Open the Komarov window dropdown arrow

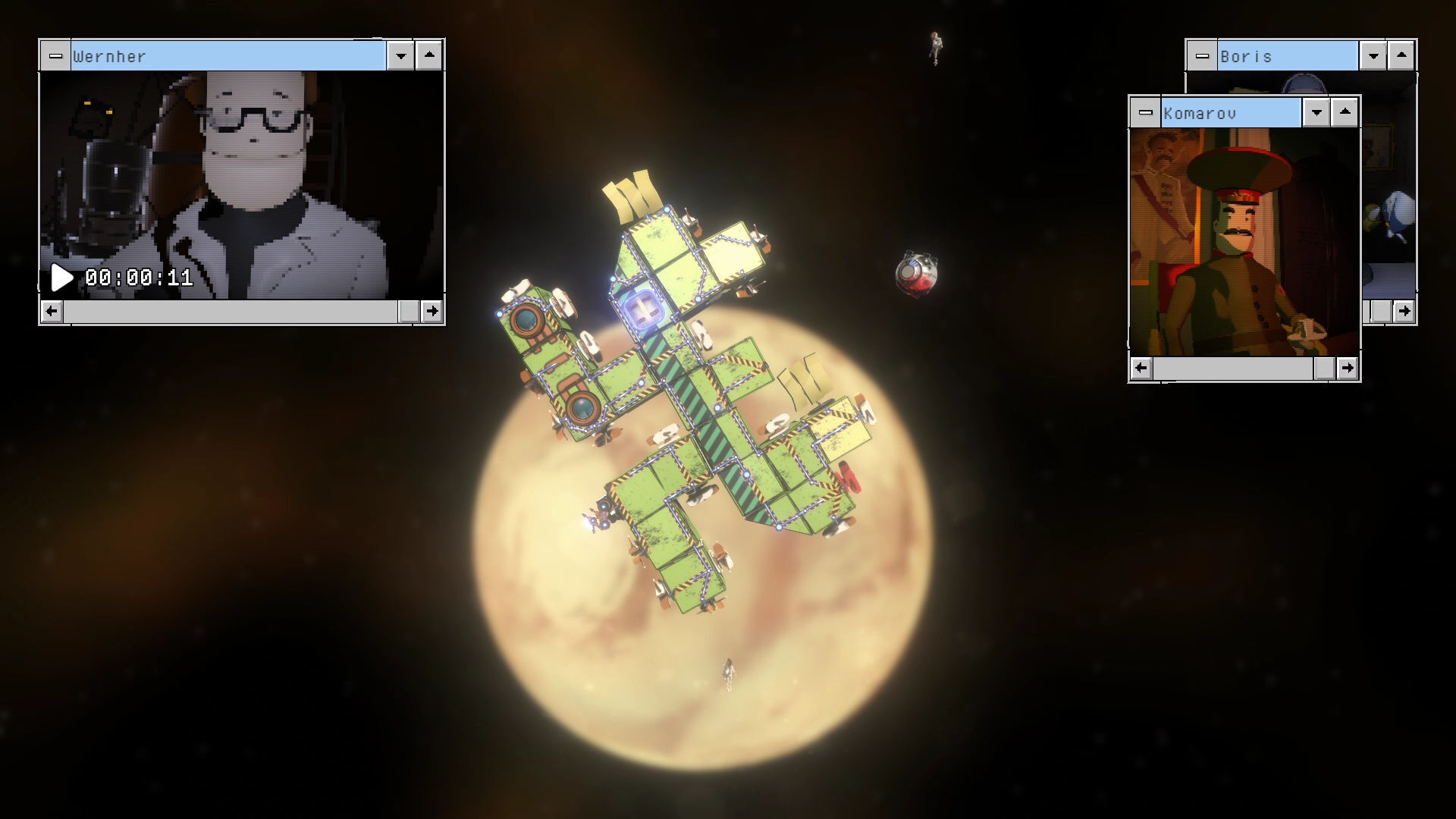tap(1316, 113)
